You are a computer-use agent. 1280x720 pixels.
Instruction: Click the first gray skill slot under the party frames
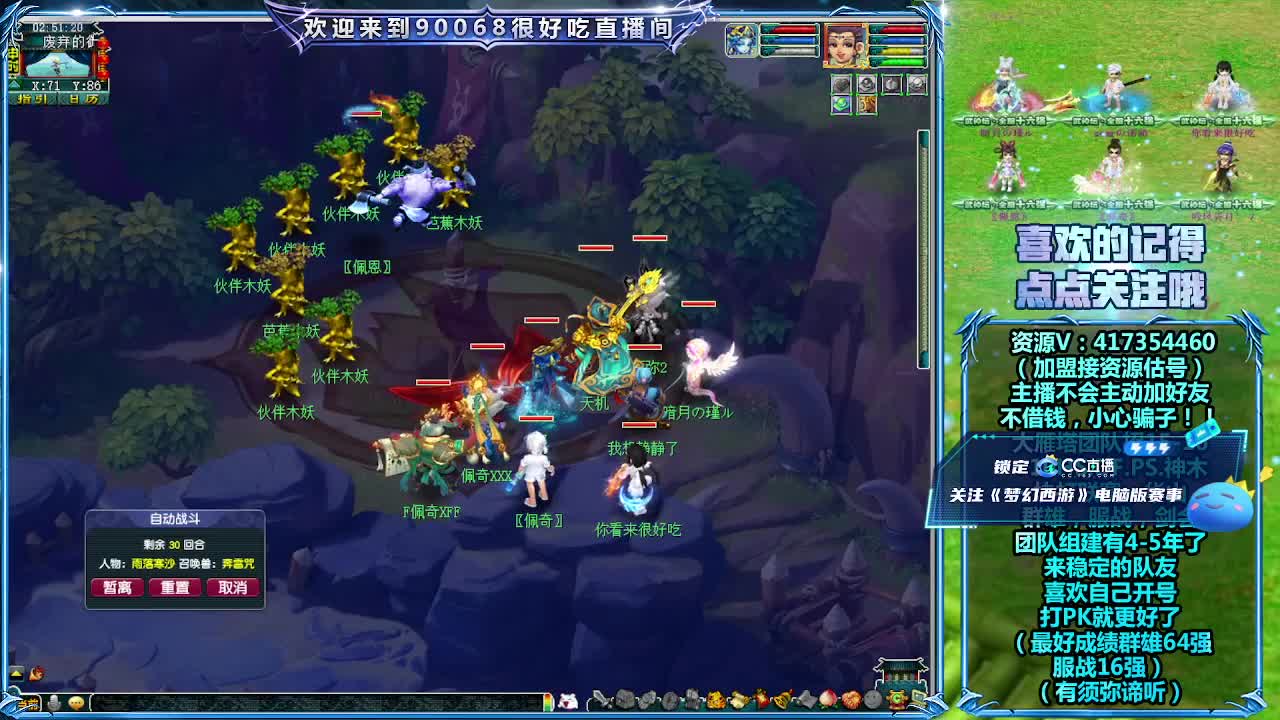[x=841, y=84]
